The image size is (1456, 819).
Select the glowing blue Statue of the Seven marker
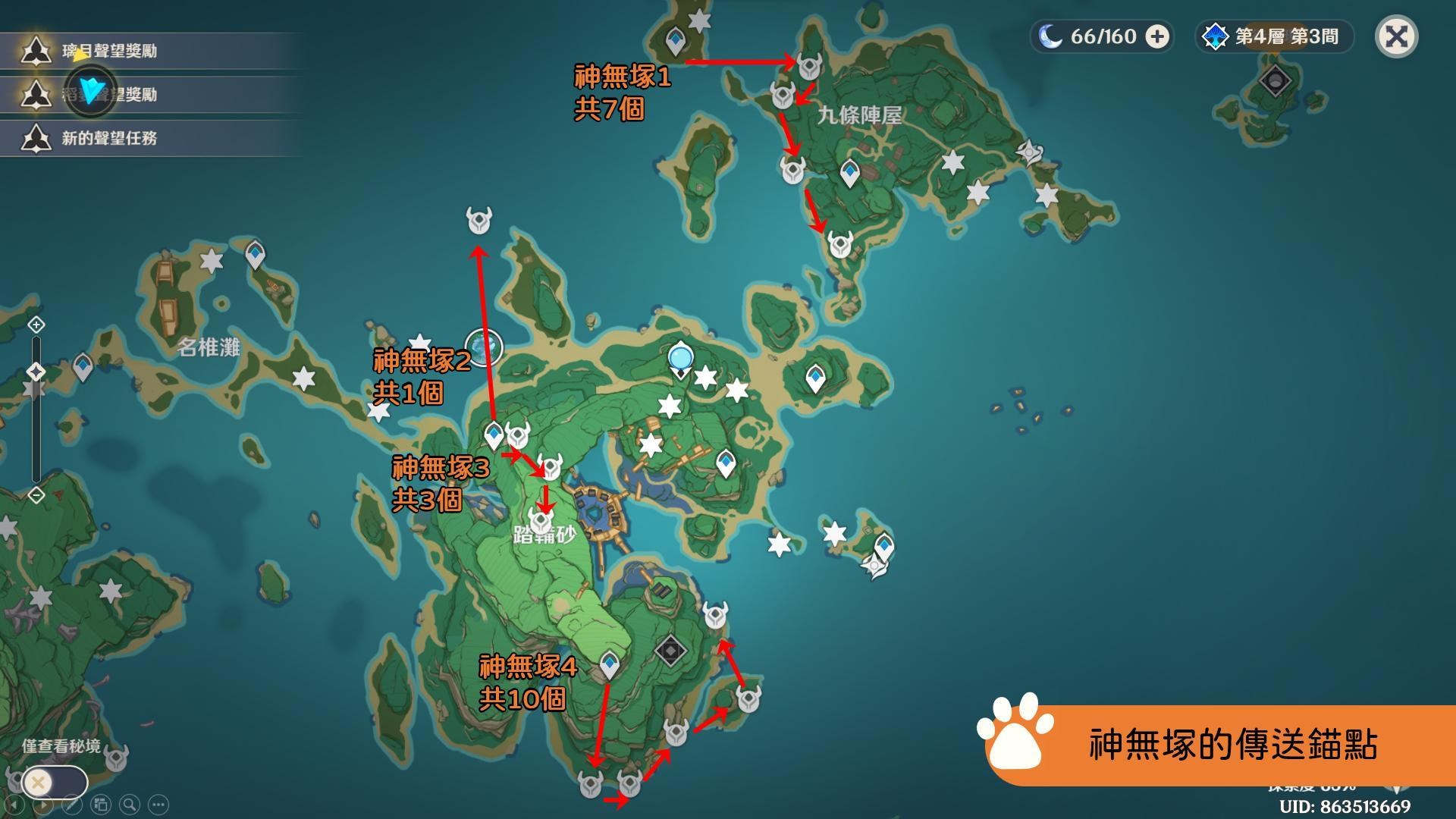point(681,358)
